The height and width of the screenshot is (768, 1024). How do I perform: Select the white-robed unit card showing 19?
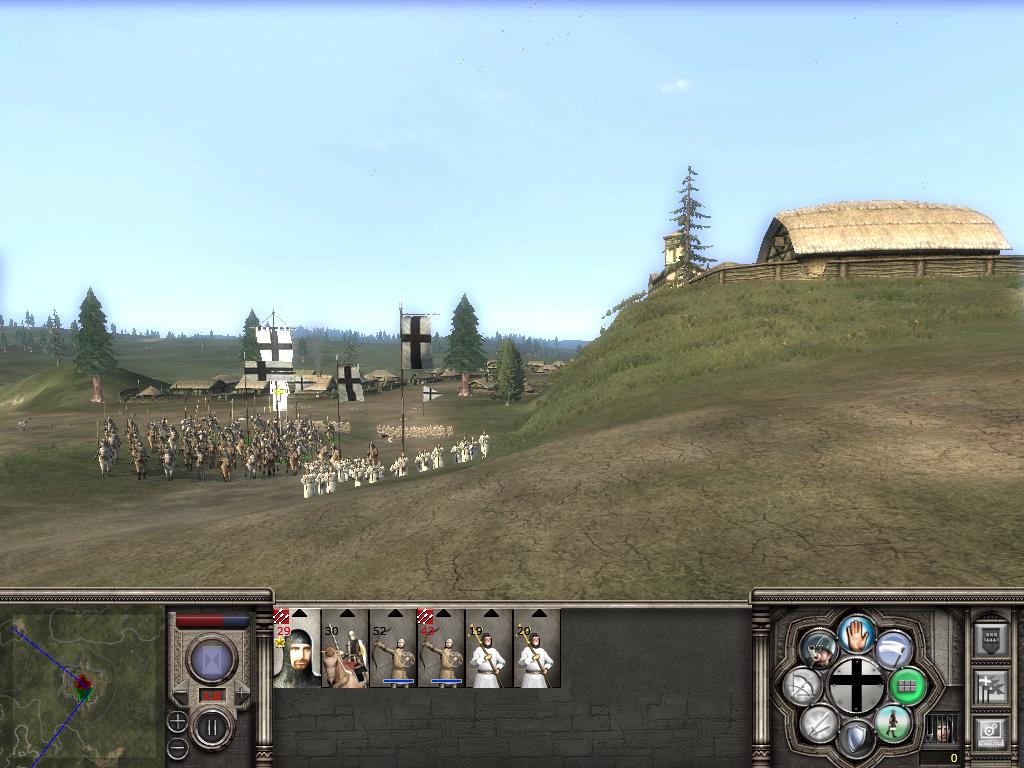click(489, 649)
